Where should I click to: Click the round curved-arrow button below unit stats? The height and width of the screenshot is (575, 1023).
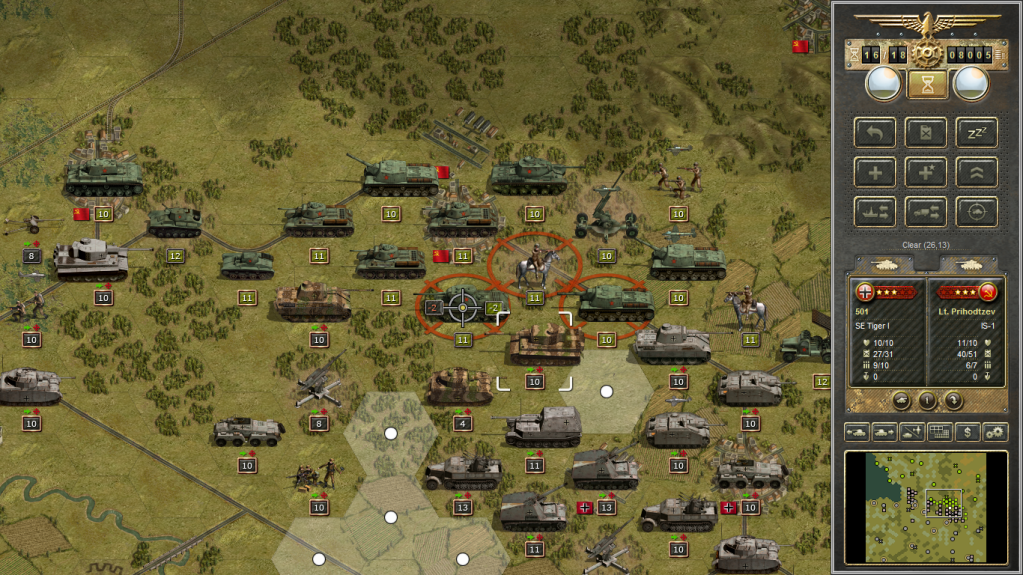[x=953, y=400]
